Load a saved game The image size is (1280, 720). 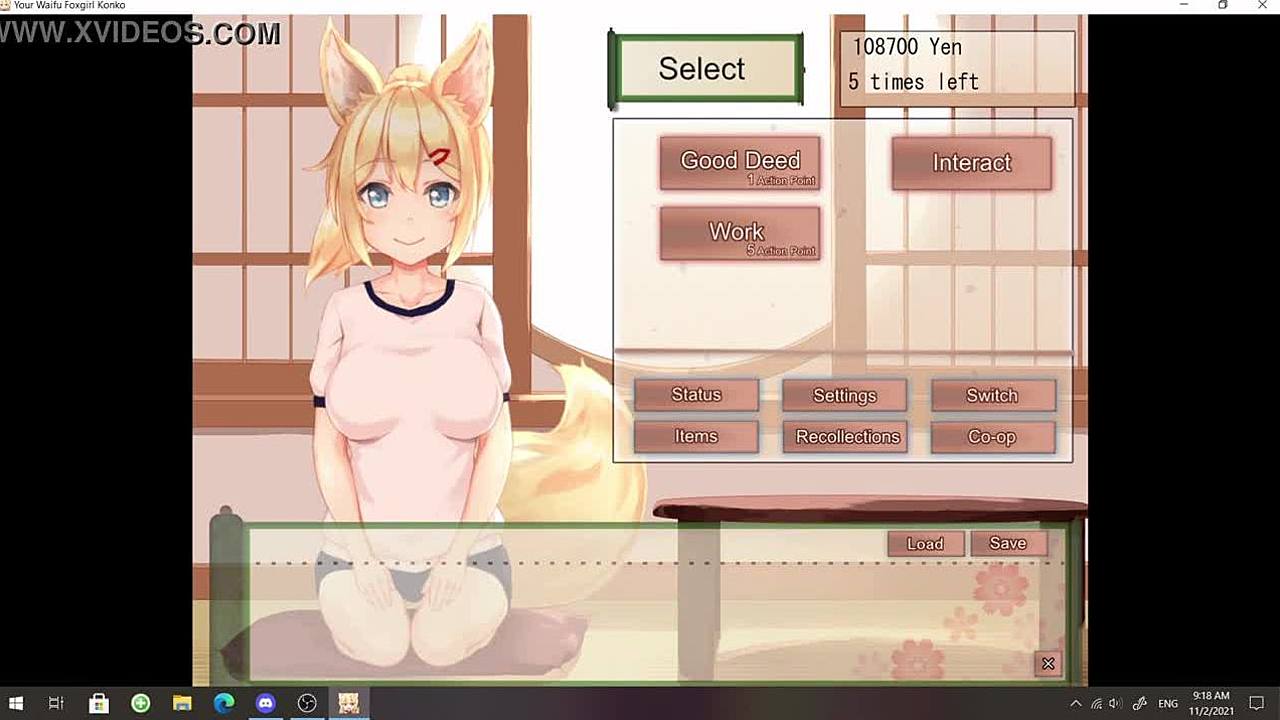click(x=925, y=544)
